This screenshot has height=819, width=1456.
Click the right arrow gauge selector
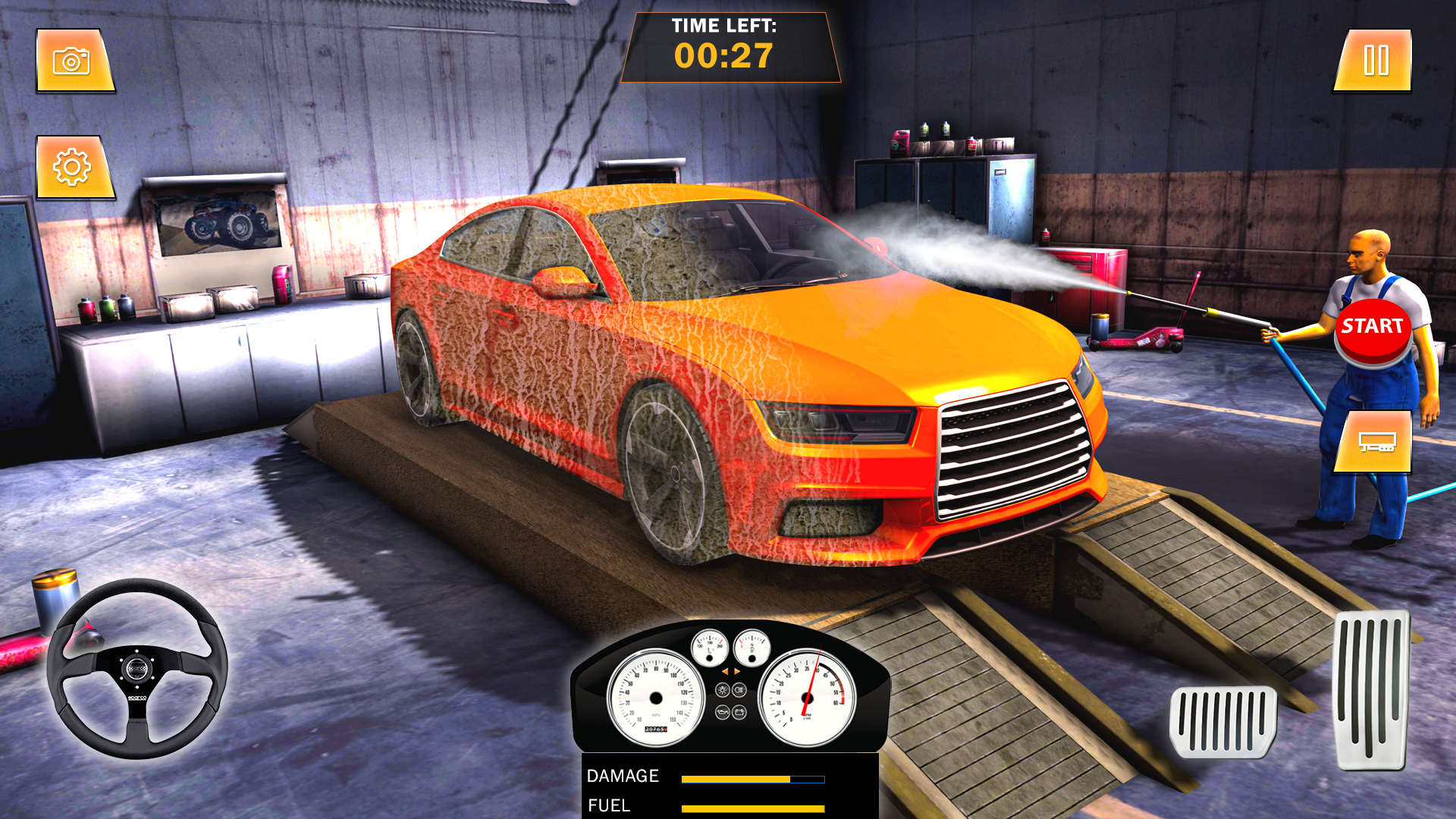coord(736,672)
